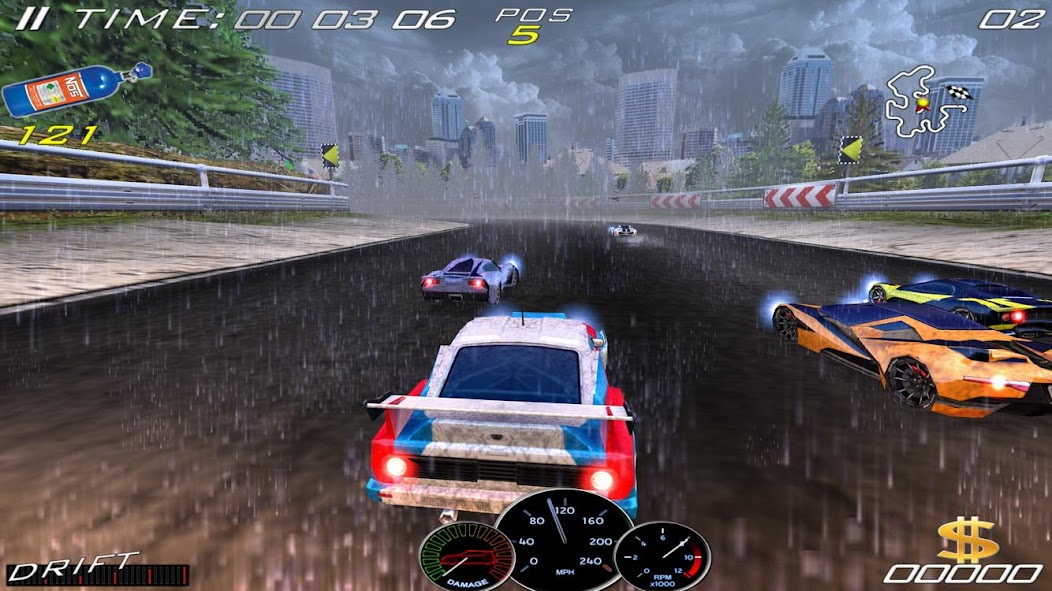Image resolution: width=1052 pixels, height=591 pixels.
Task: Tap the DRIFT meter control
Action: coord(97,570)
